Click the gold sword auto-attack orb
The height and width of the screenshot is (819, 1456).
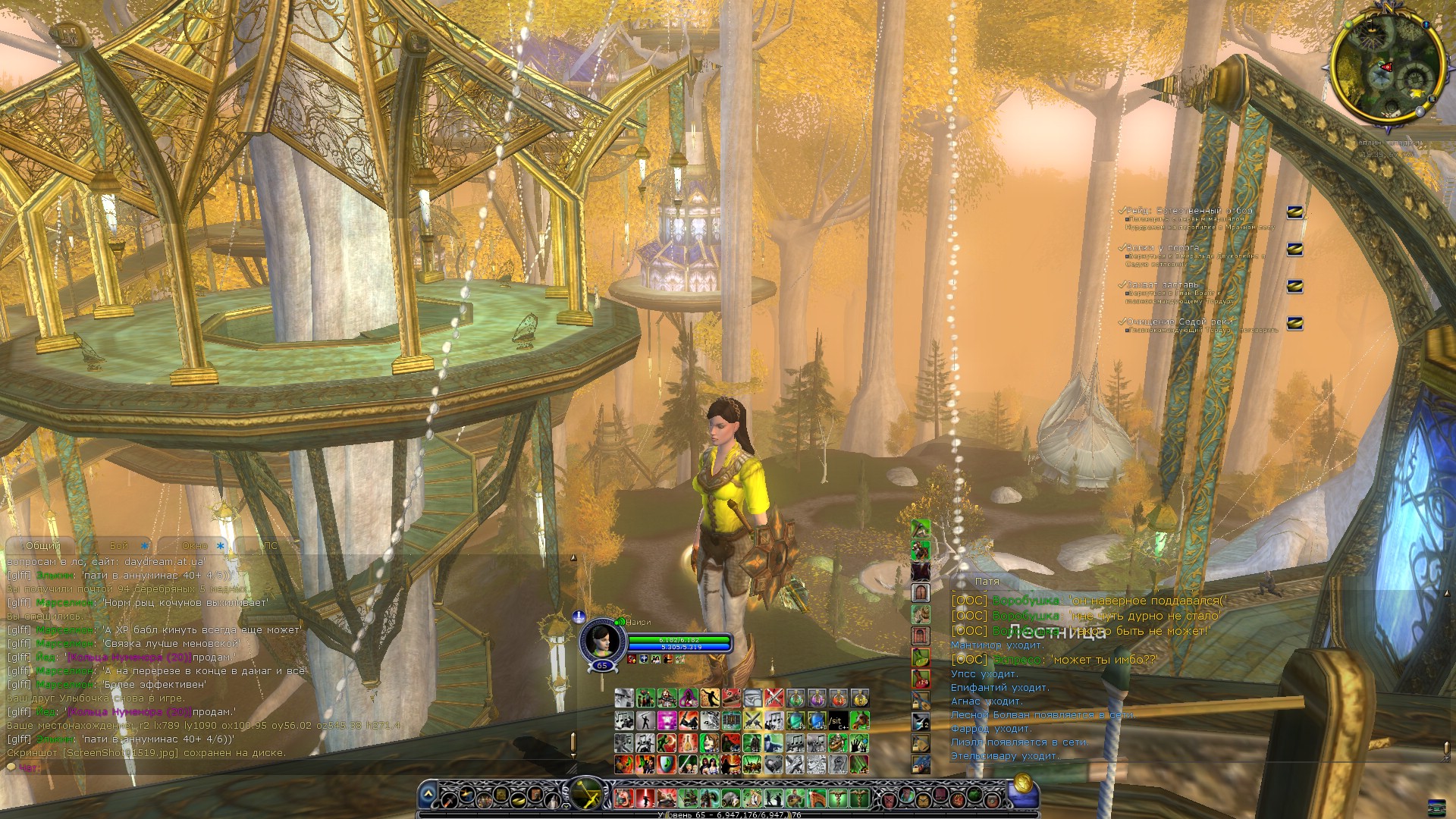coord(586,795)
